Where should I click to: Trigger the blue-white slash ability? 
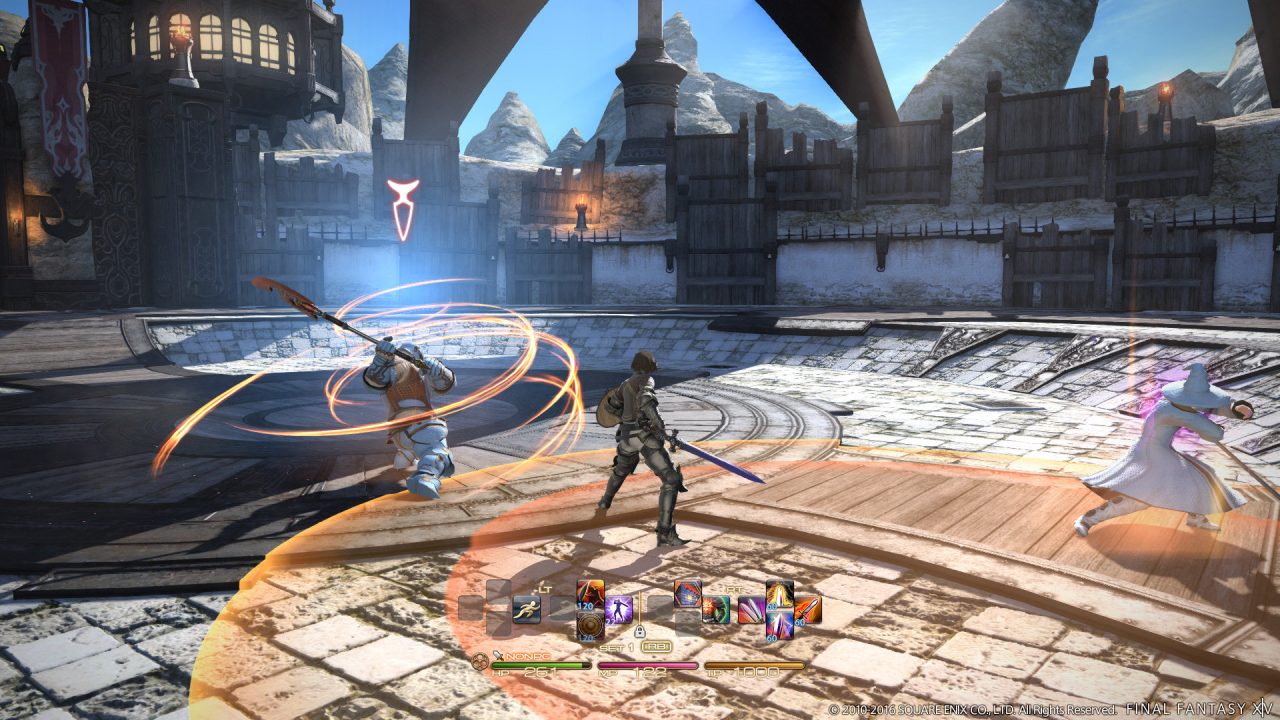779,625
